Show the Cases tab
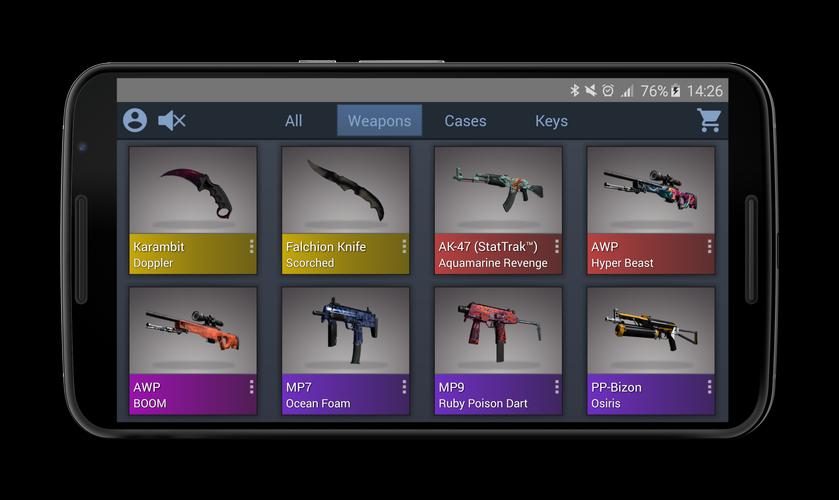Image resolution: width=839 pixels, height=500 pixels. coord(465,121)
